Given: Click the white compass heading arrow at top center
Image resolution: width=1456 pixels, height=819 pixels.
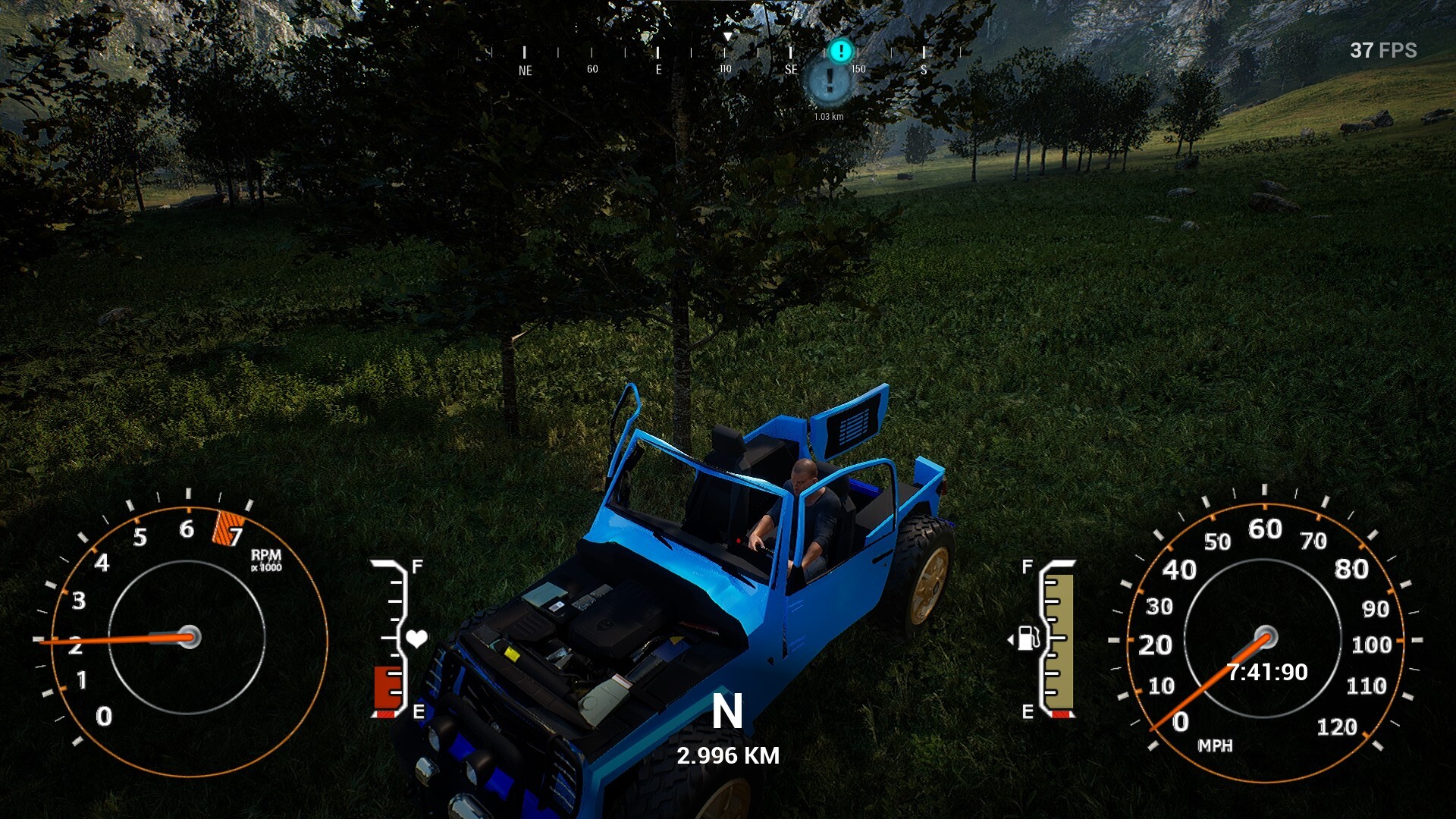Looking at the screenshot, I should pyautogui.click(x=729, y=35).
